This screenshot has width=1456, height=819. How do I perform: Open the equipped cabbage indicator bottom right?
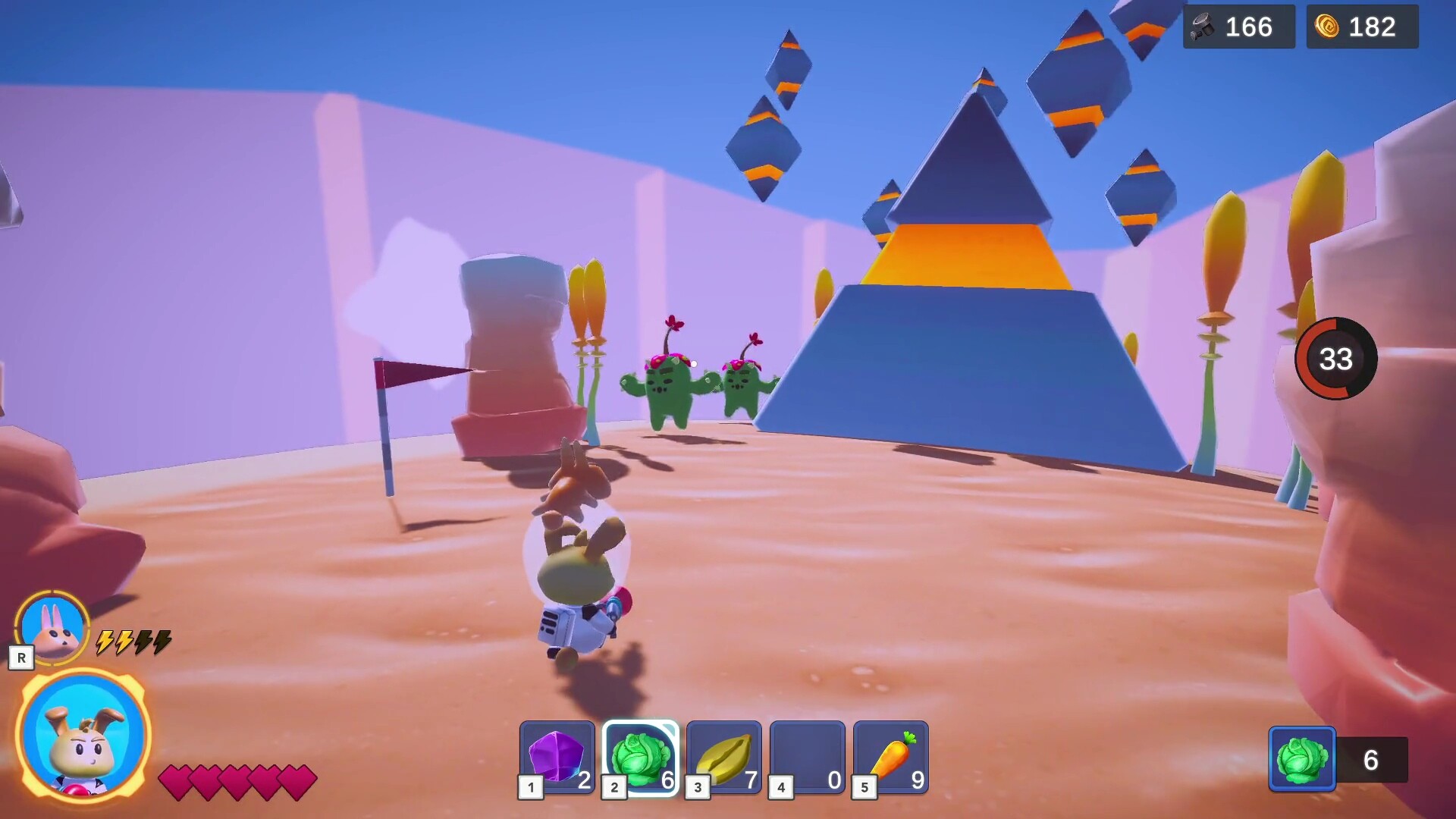1302,758
